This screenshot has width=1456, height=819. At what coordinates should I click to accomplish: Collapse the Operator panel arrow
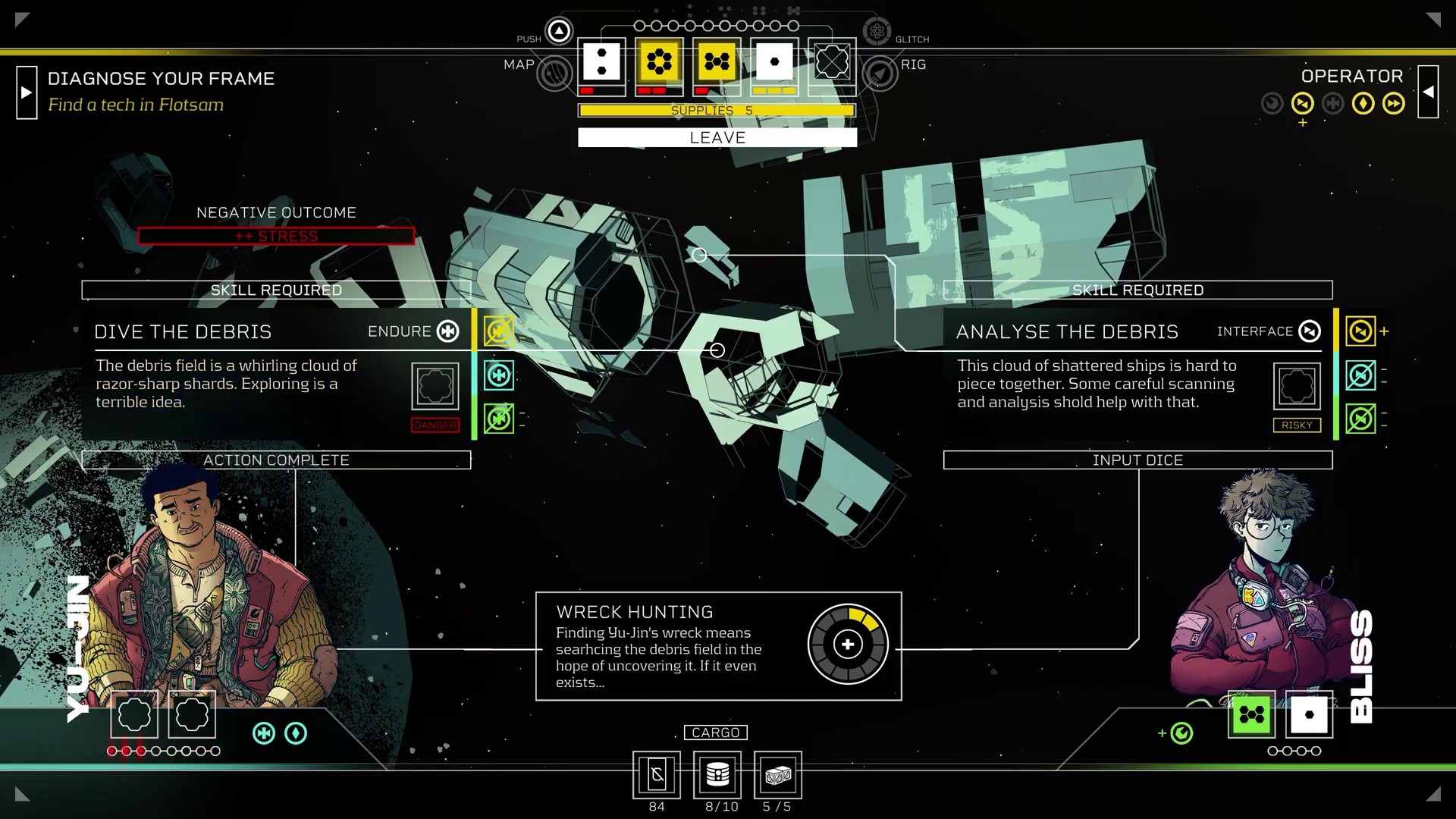(1428, 92)
